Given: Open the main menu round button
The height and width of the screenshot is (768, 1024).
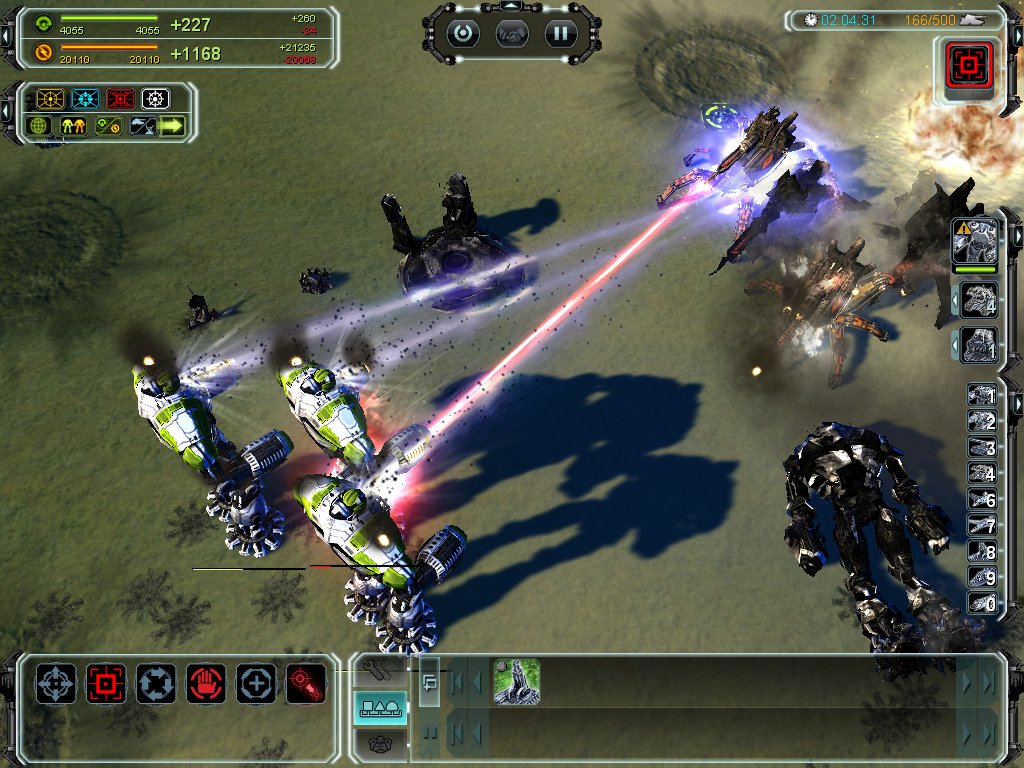Looking at the screenshot, I should (463, 33).
